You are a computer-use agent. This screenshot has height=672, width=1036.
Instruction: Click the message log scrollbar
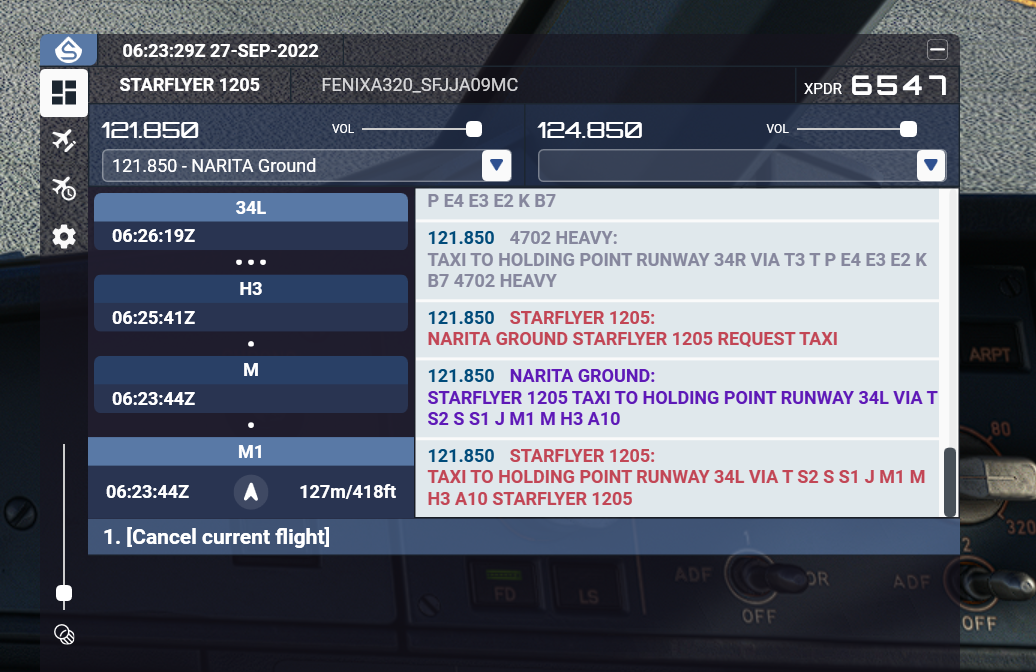(949, 481)
